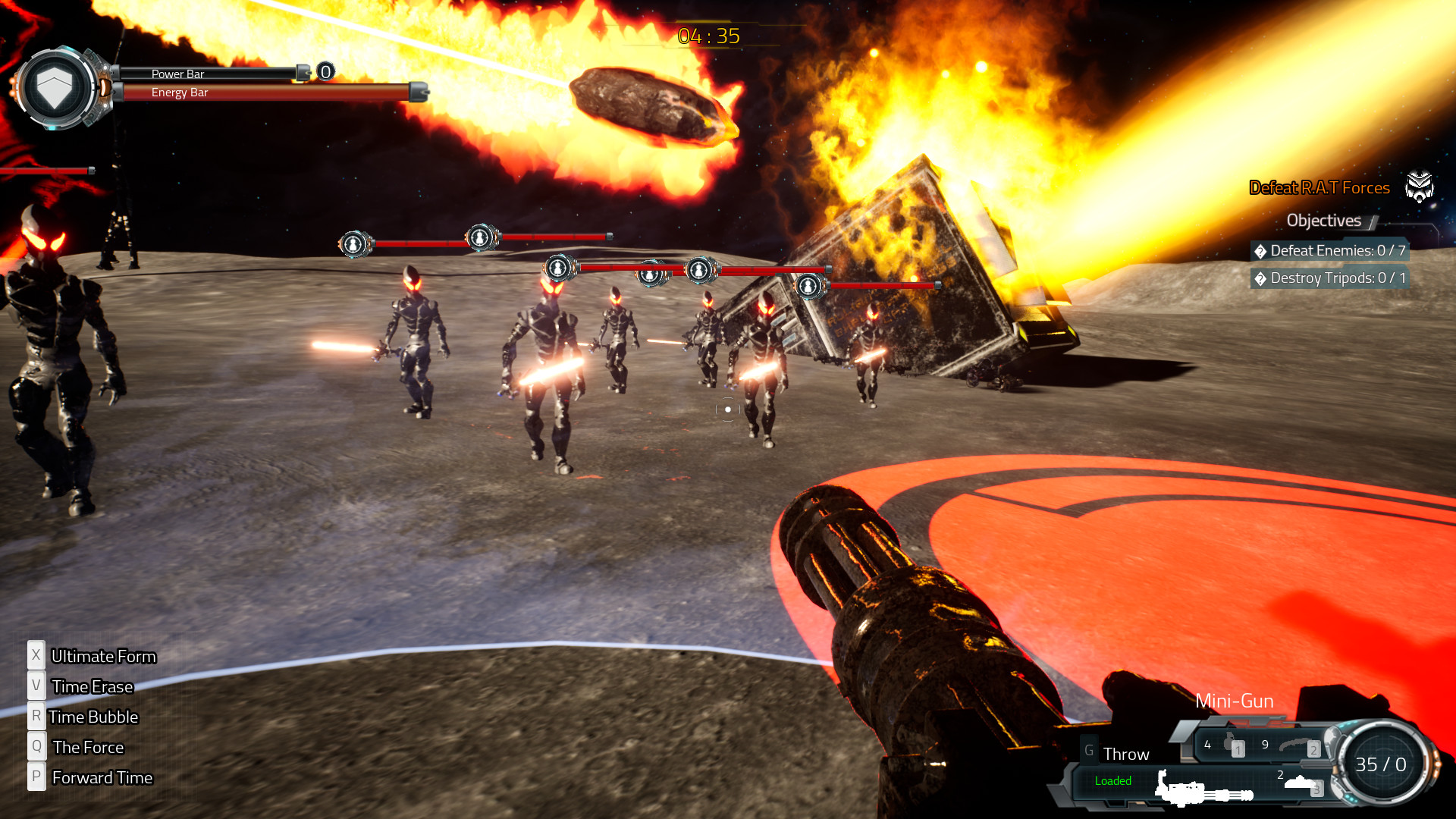Image resolution: width=1456 pixels, height=819 pixels.
Task: Select the Destroy Tripods objective
Action: tap(1330, 278)
